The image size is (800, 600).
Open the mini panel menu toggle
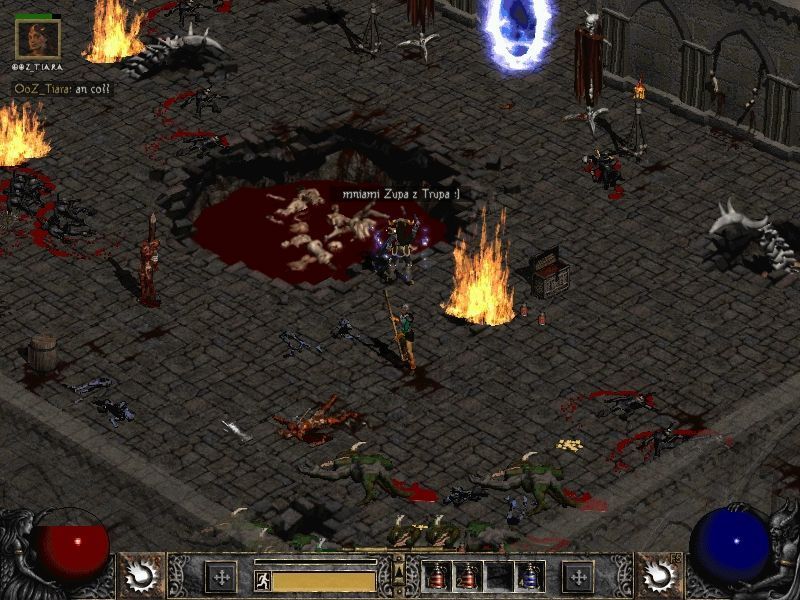[x=399, y=573]
